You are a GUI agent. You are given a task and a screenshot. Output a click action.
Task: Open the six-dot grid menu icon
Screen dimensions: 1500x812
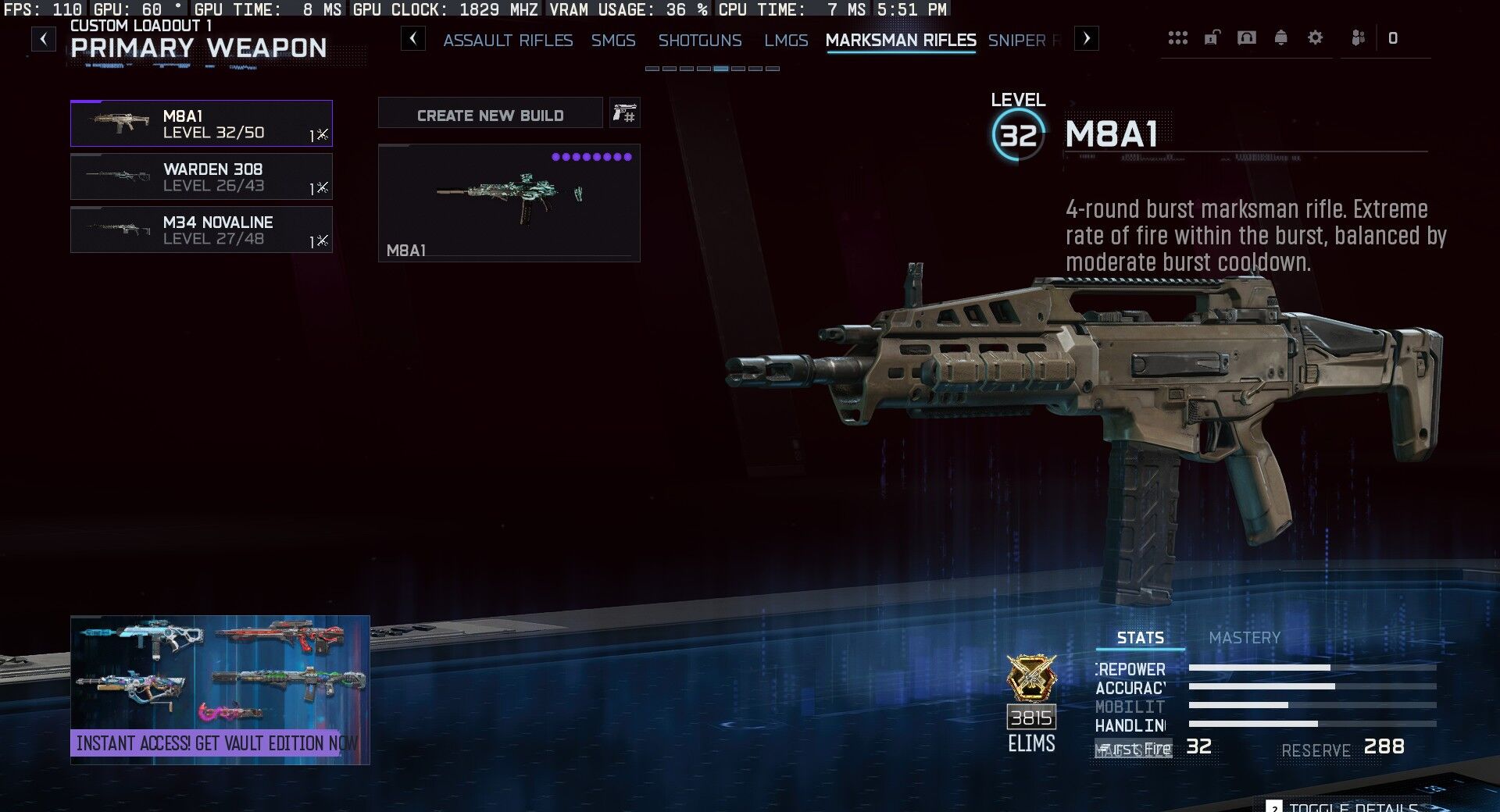(1177, 37)
